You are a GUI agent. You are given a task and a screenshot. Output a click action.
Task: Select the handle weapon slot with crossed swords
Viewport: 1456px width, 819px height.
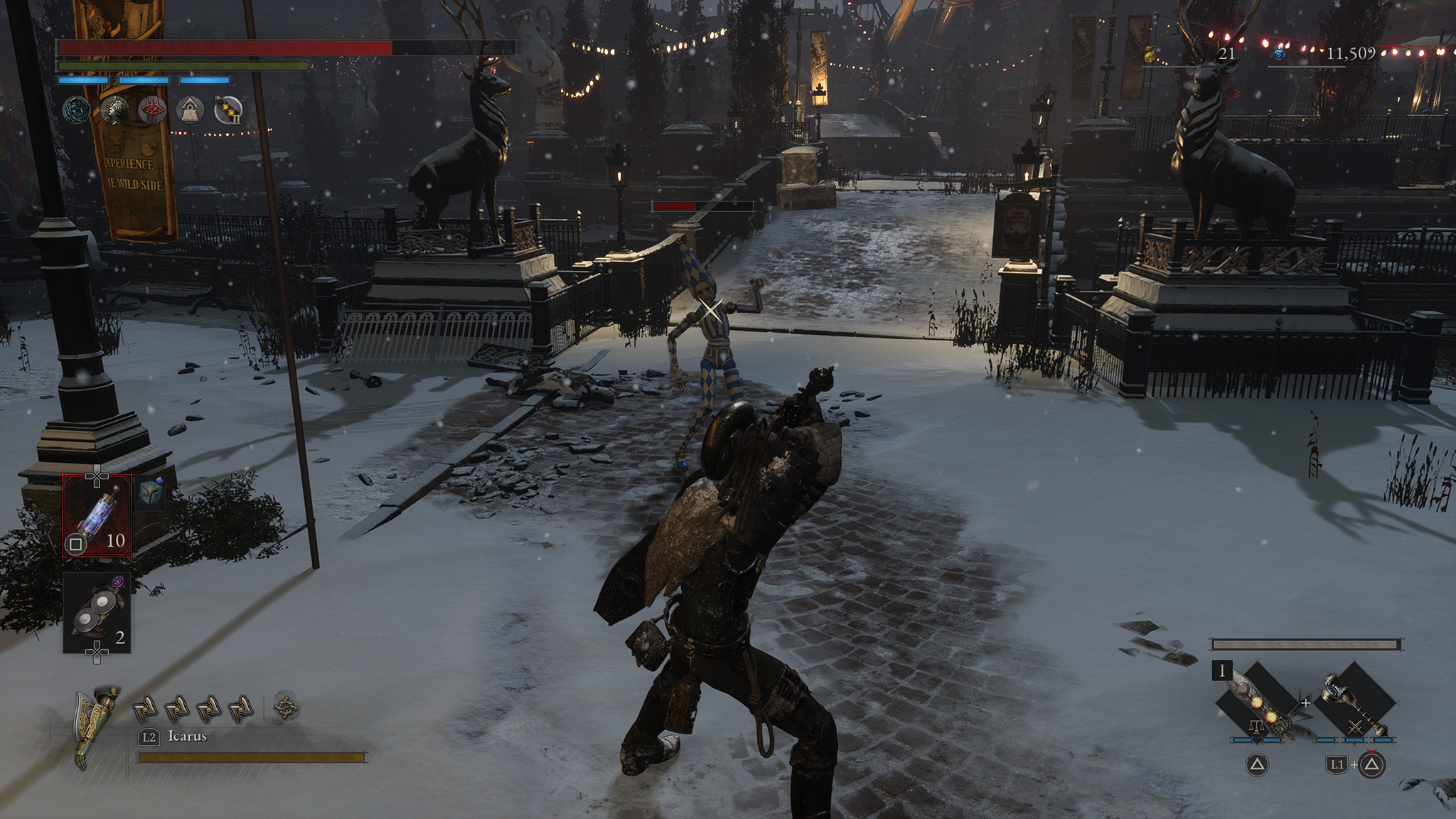[1354, 704]
